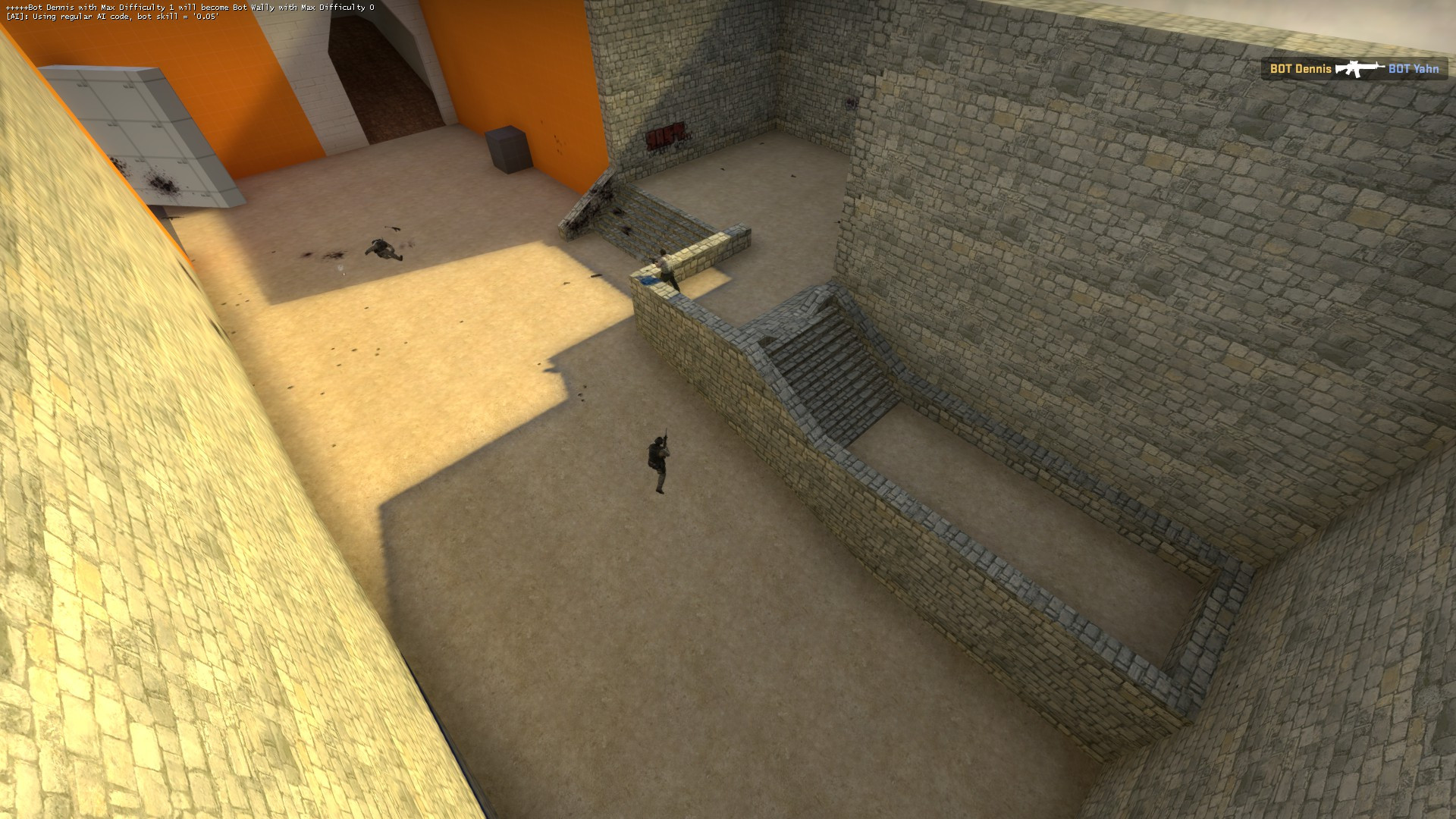Click the killfeed notification panel background
This screenshot has height=819, width=1456.
1357,69
